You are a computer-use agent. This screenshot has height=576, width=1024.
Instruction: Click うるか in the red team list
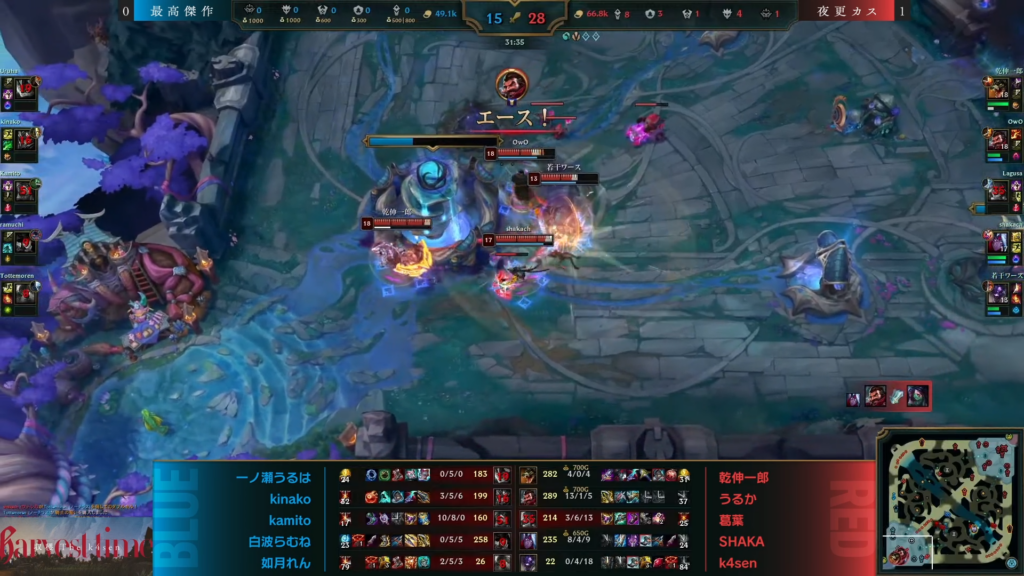coord(735,498)
